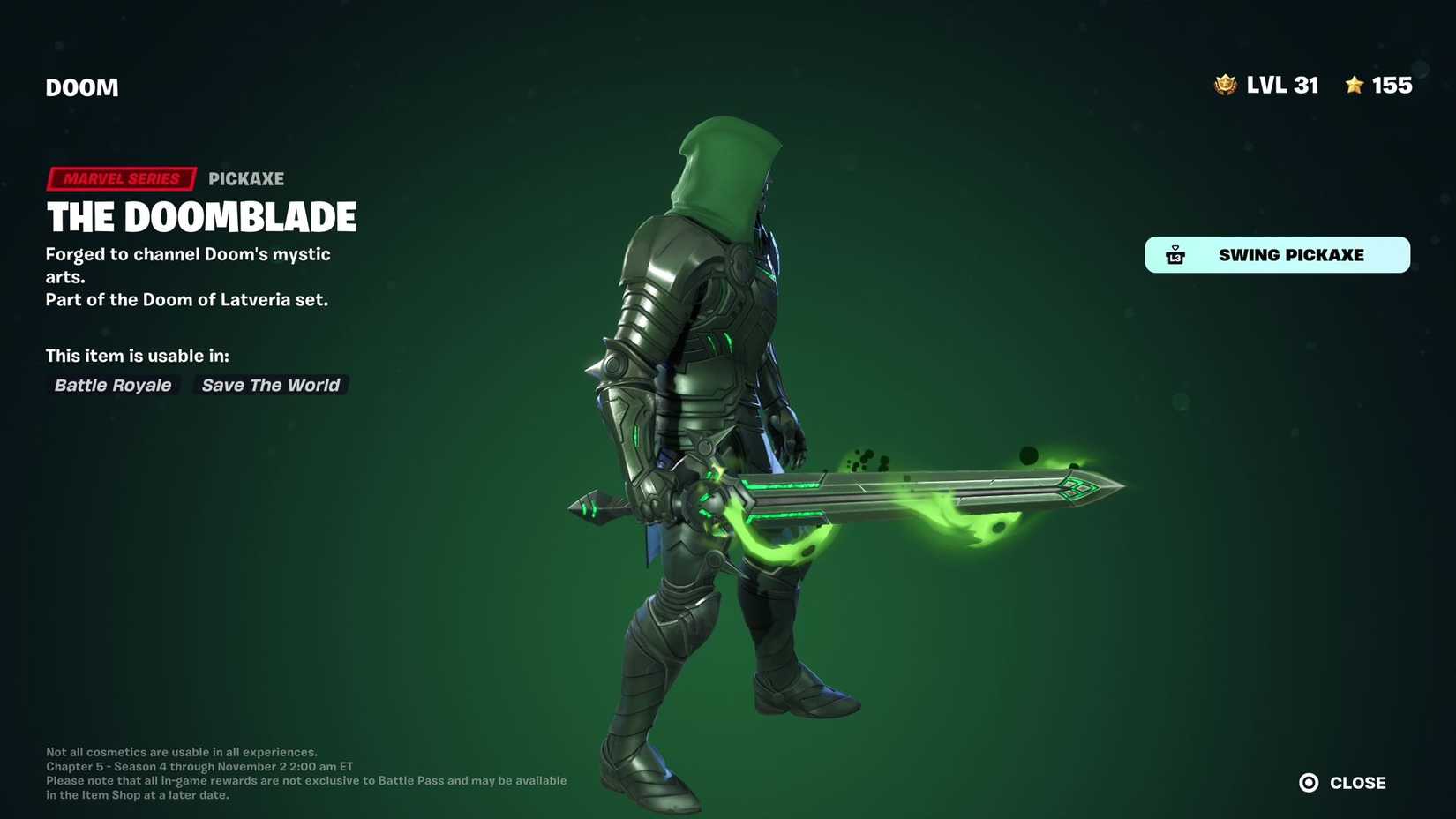
Task: Enable the Swing Pickaxe preview option
Action: click(x=1277, y=255)
